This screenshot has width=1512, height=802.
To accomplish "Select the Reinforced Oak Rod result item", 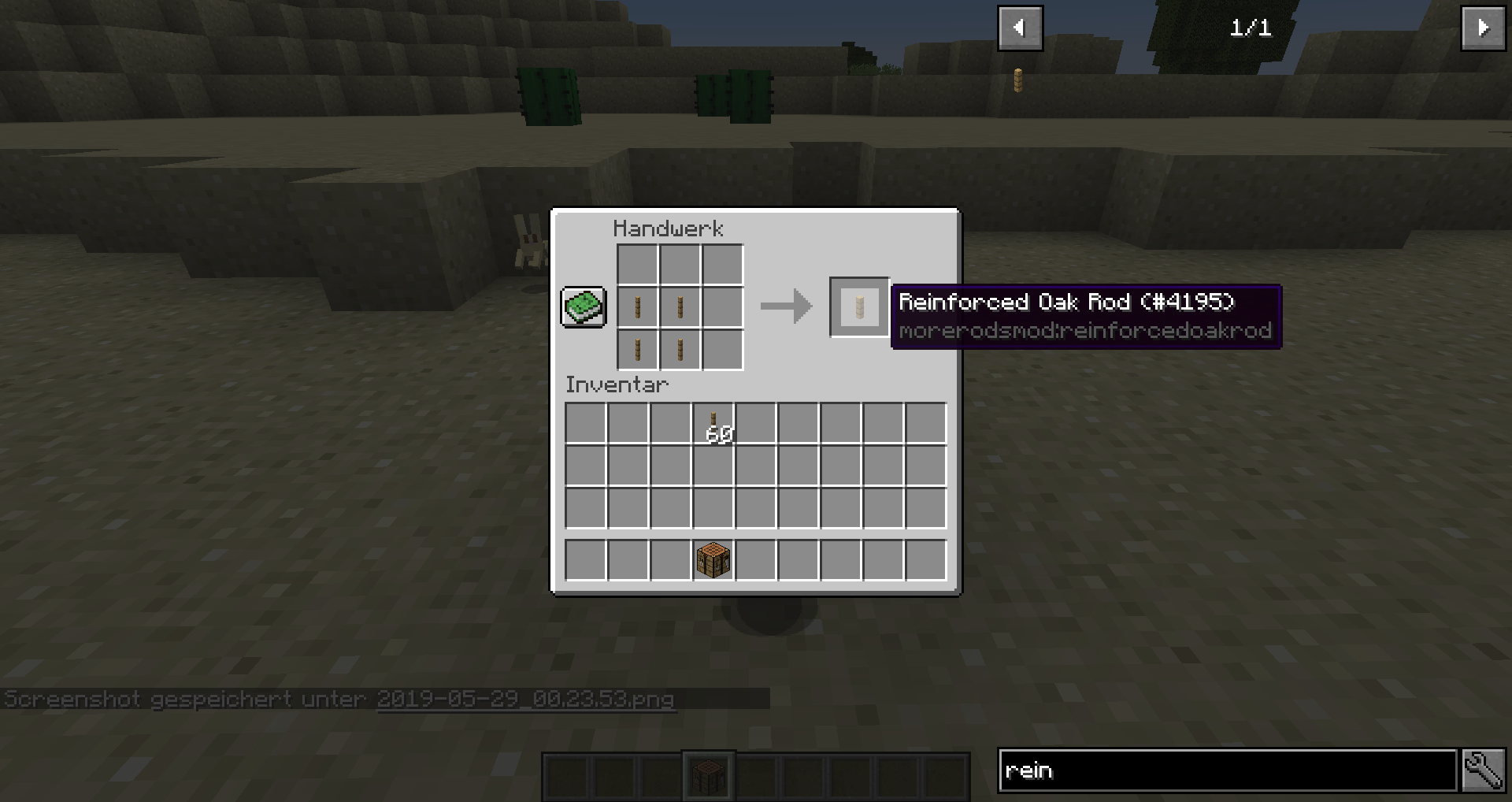I will click(x=858, y=306).
